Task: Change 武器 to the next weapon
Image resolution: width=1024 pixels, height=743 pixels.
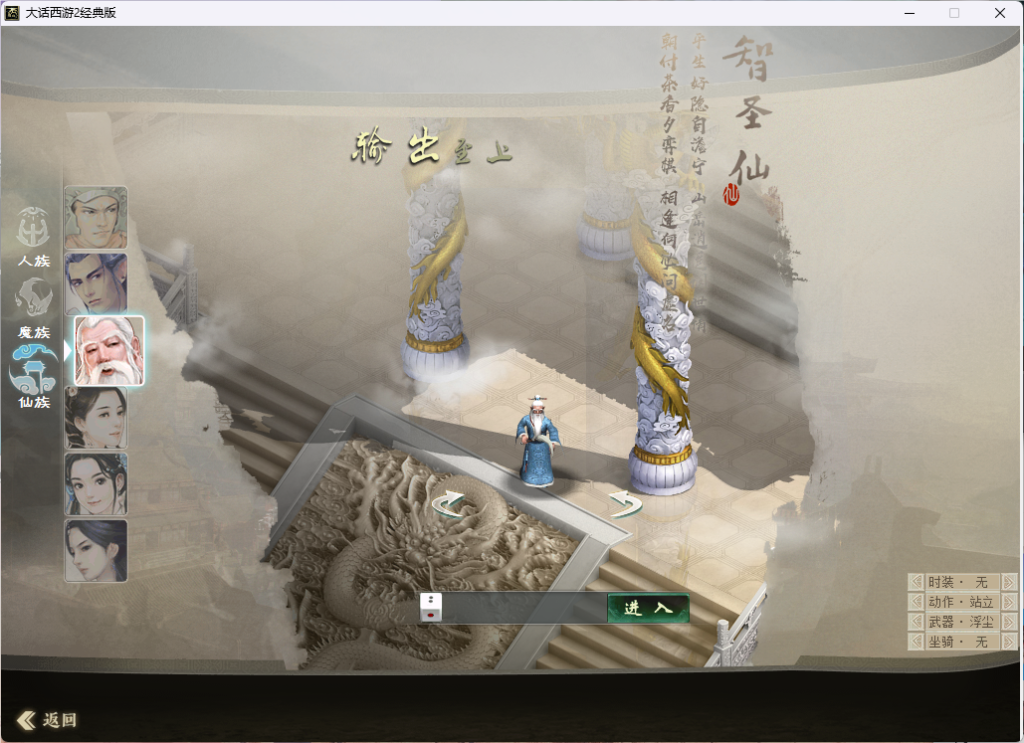Action: pos(1009,622)
